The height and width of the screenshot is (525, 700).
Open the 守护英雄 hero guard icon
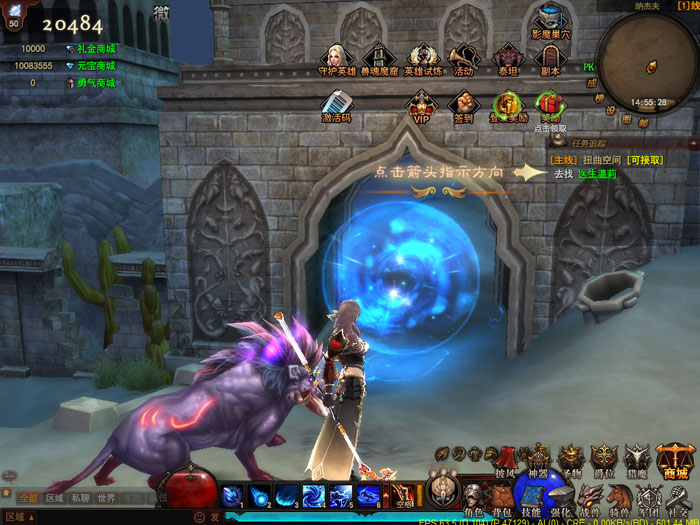click(337, 58)
